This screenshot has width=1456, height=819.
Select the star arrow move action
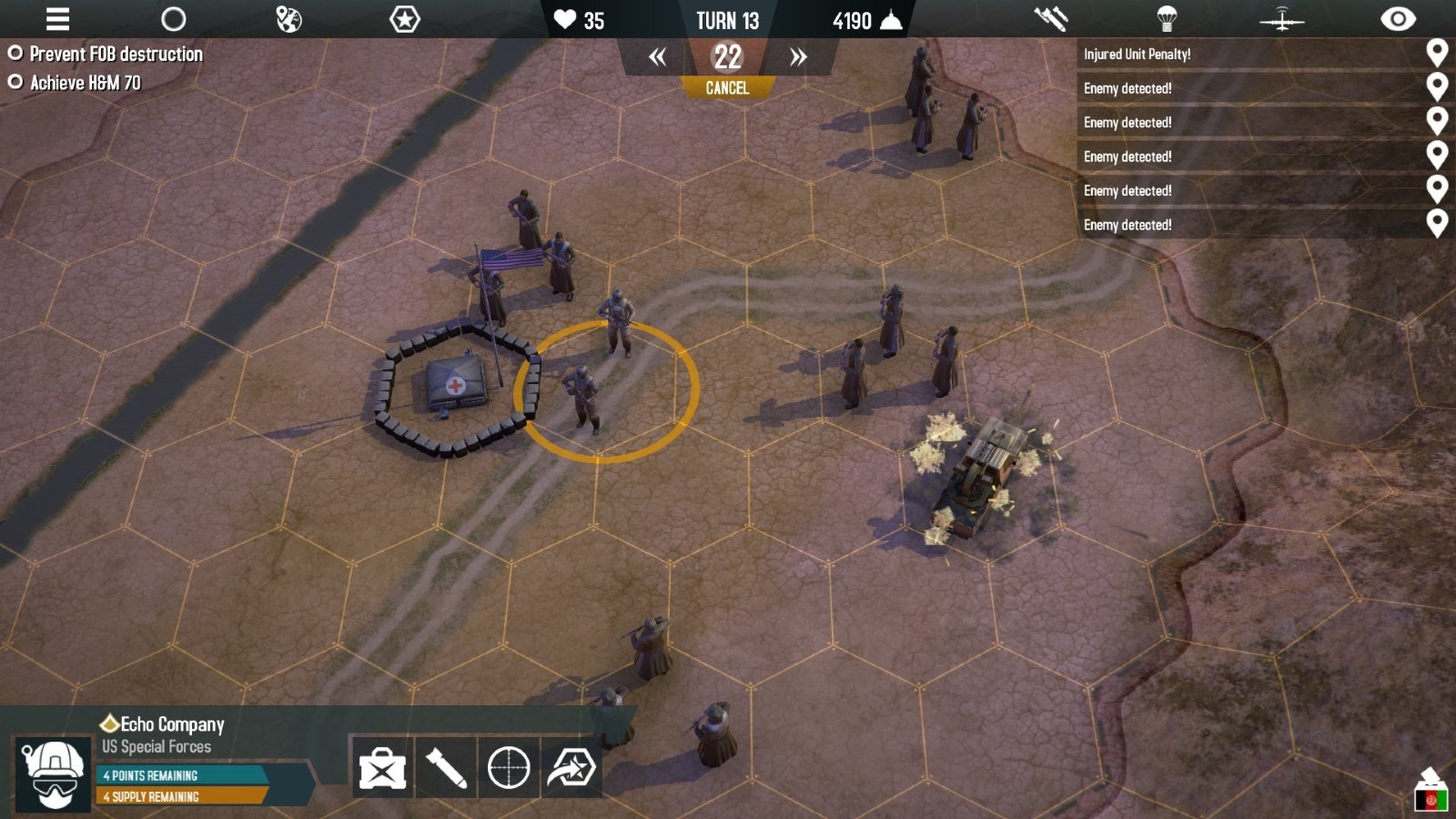click(571, 769)
